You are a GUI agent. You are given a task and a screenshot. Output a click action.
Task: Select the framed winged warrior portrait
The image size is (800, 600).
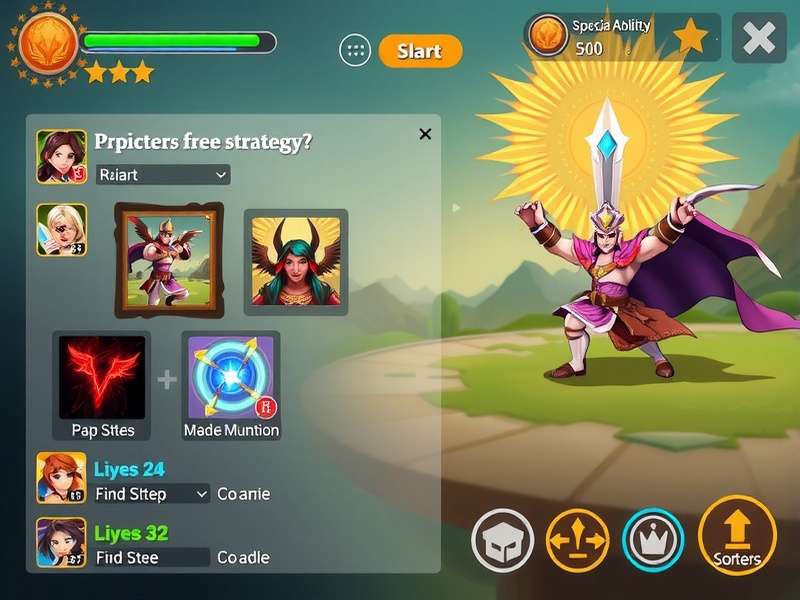point(167,259)
